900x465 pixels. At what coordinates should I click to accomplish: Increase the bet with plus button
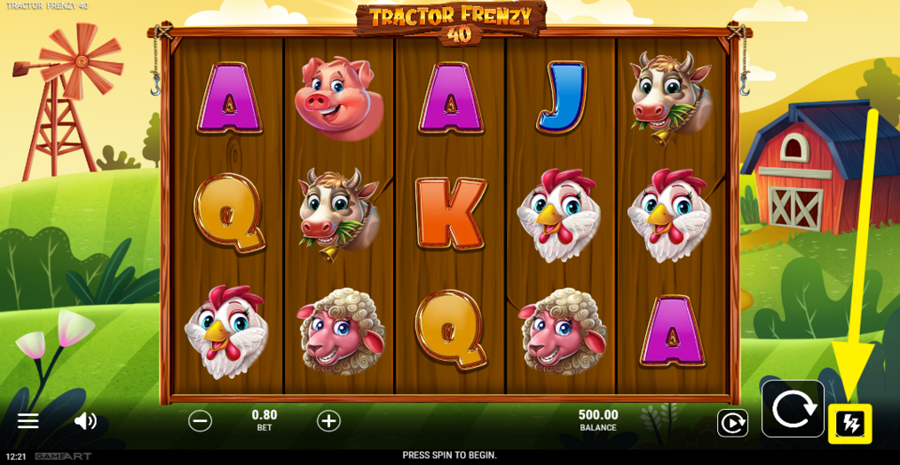[328, 421]
